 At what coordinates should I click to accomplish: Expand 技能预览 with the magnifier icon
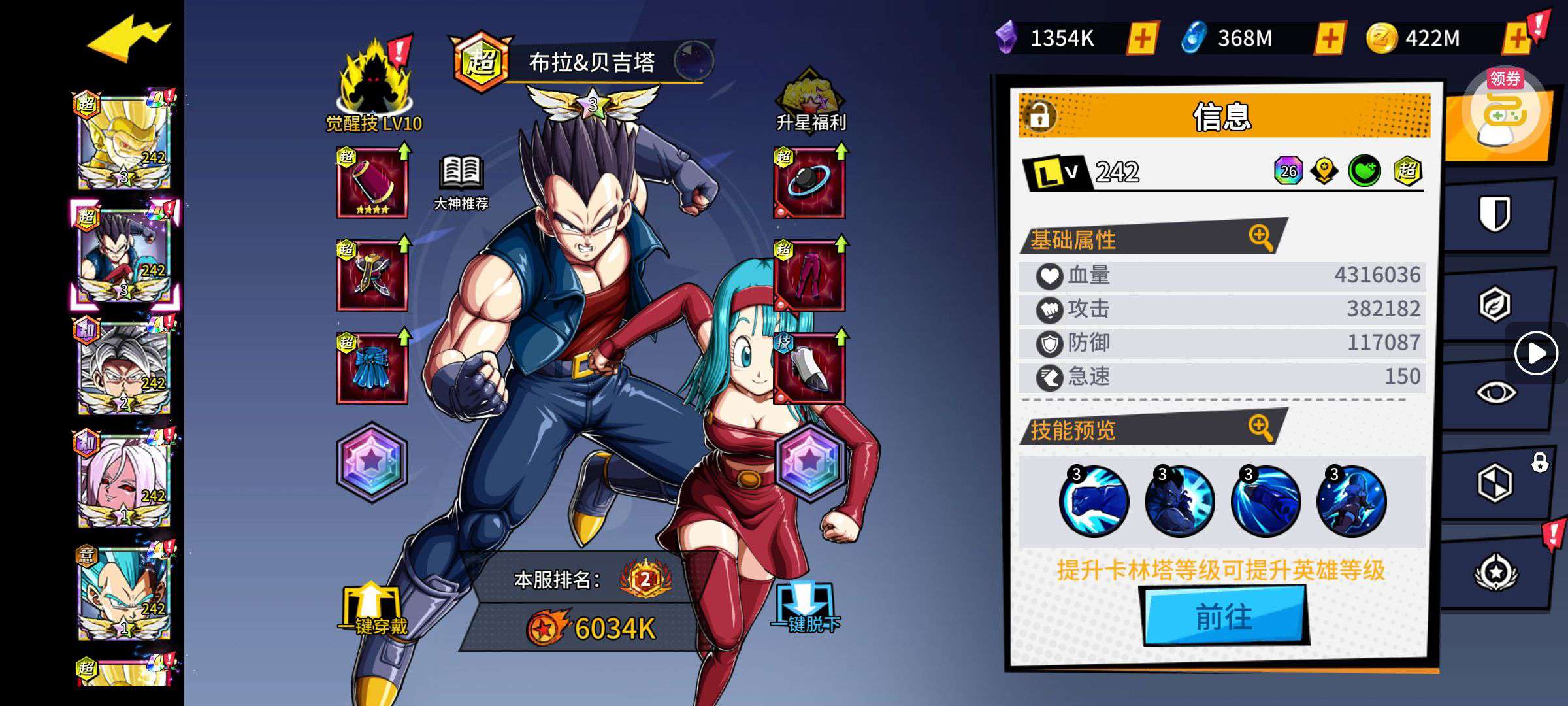(x=1260, y=428)
